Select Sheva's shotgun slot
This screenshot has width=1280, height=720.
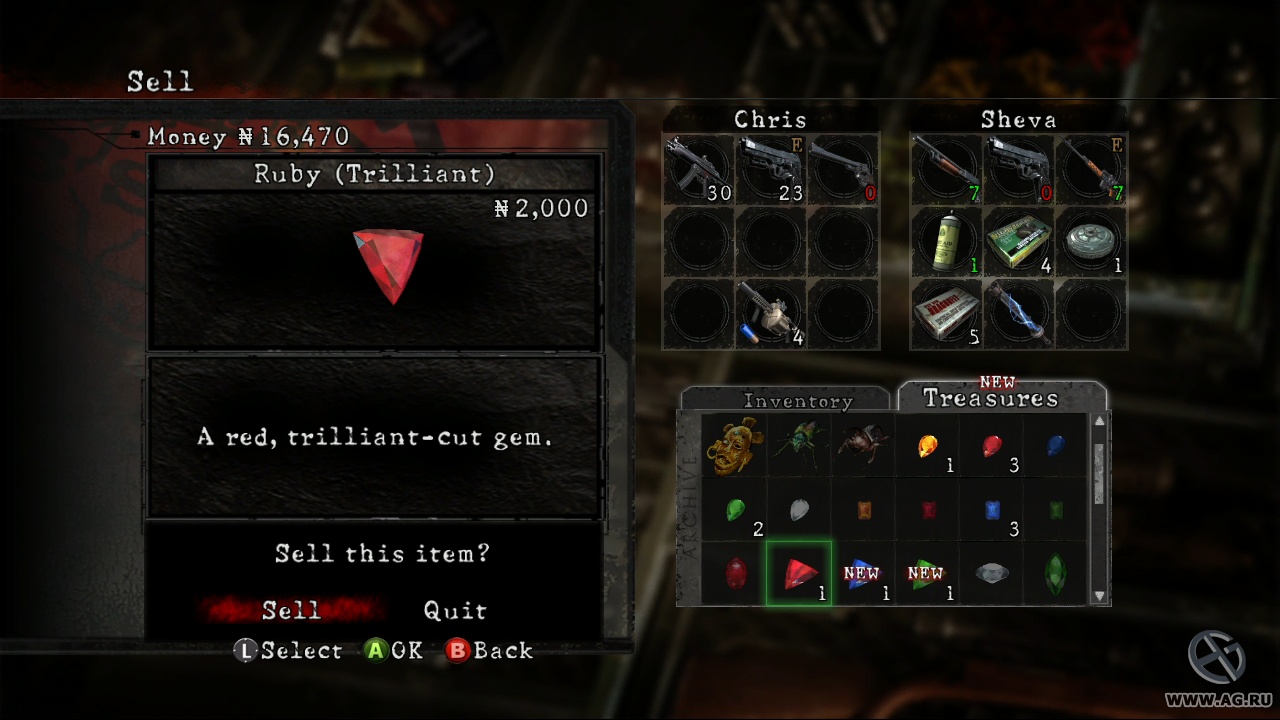point(946,170)
